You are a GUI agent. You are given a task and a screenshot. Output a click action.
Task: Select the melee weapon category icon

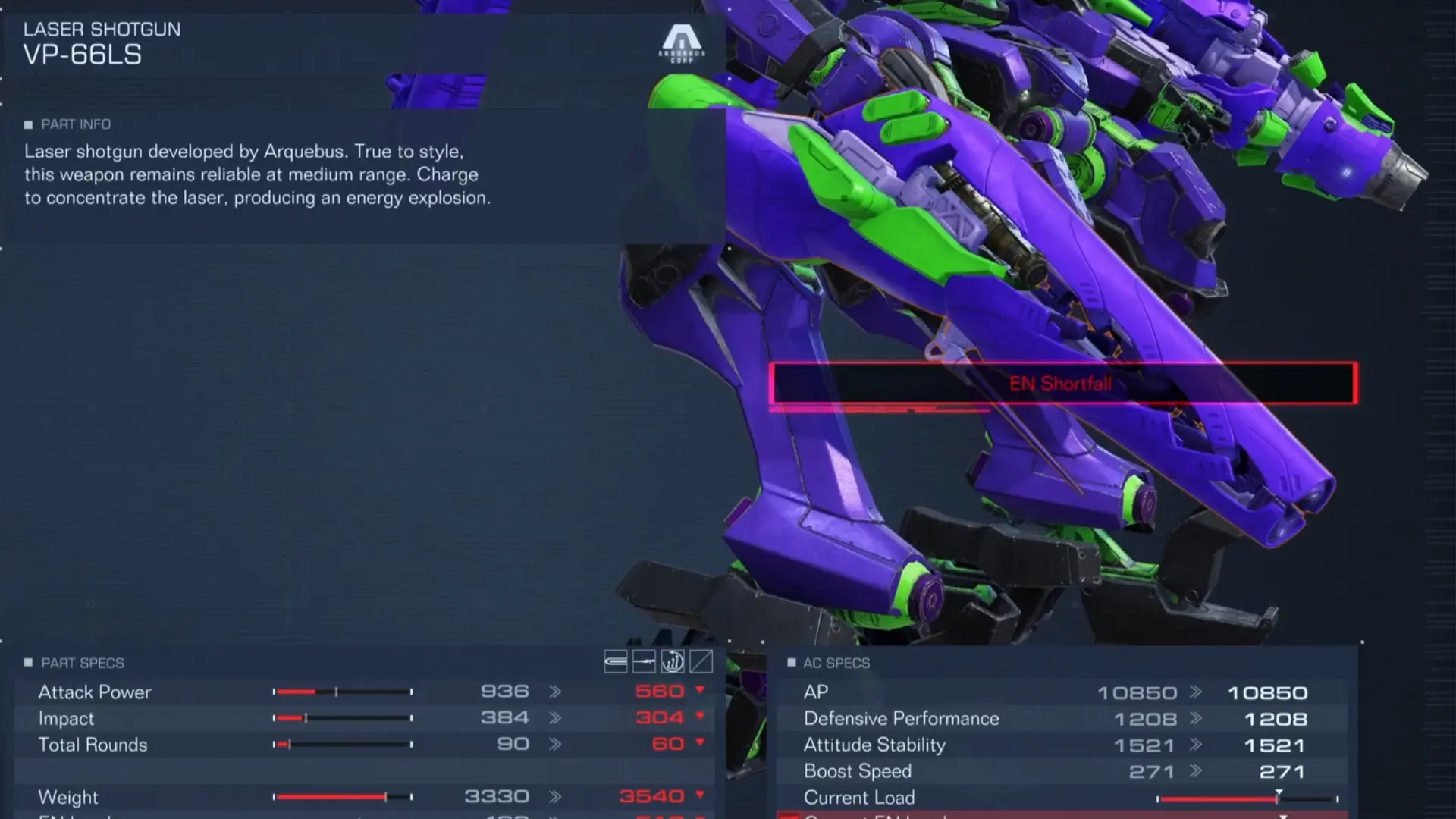(x=616, y=661)
